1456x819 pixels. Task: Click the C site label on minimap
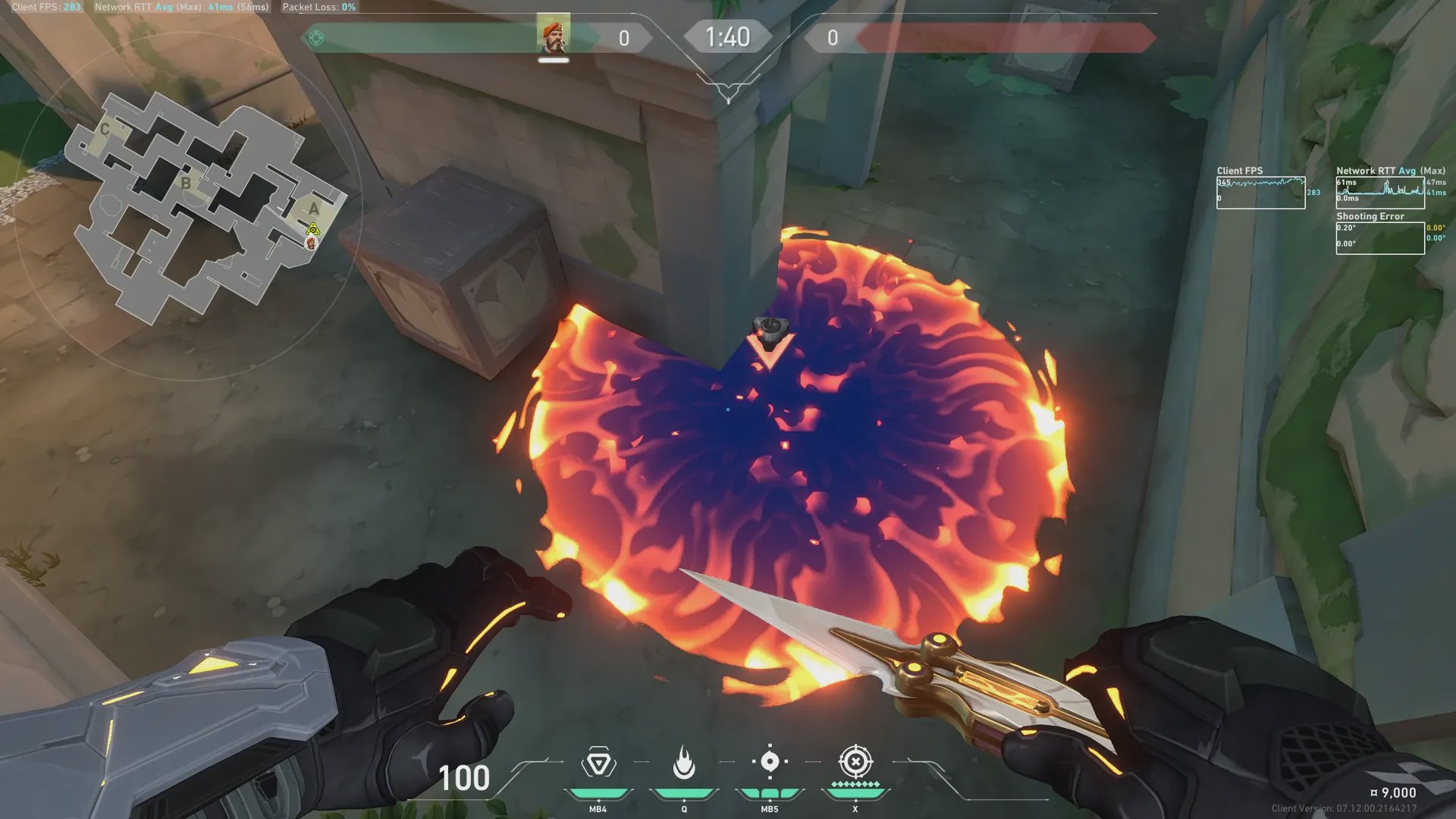105,130
